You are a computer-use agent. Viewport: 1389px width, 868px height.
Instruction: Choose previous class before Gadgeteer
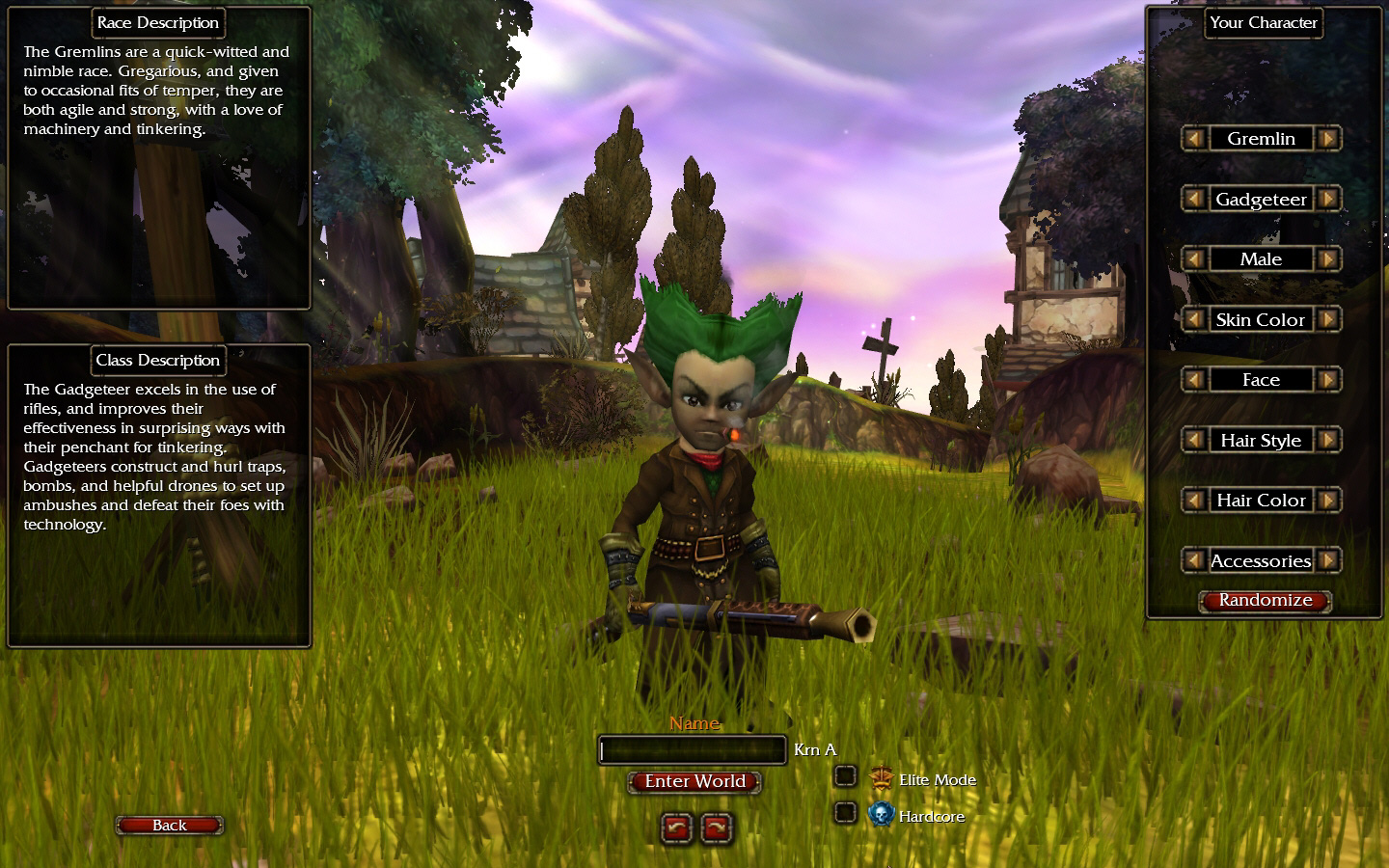point(1194,199)
